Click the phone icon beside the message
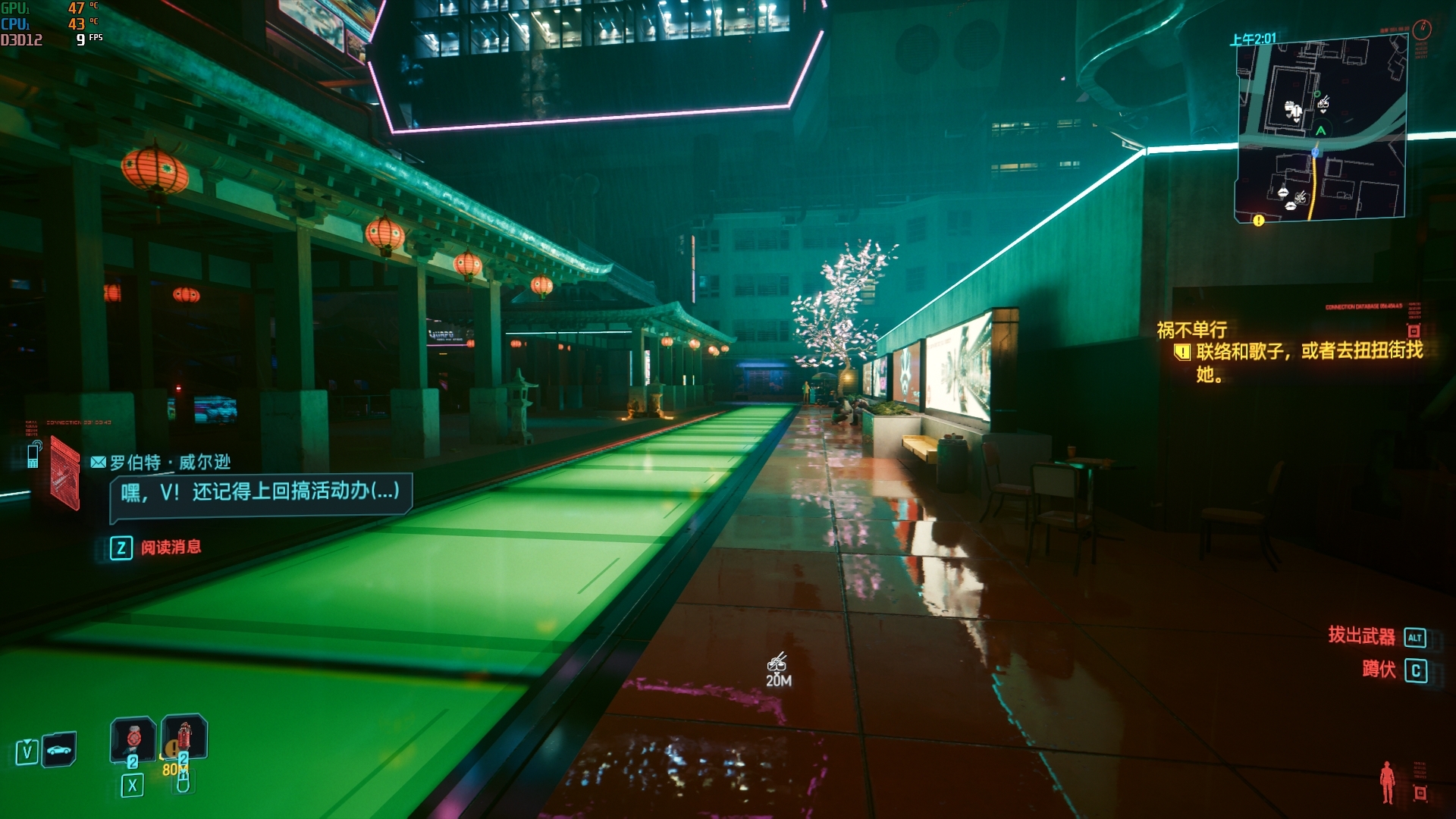1456x819 pixels. [x=34, y=454]
